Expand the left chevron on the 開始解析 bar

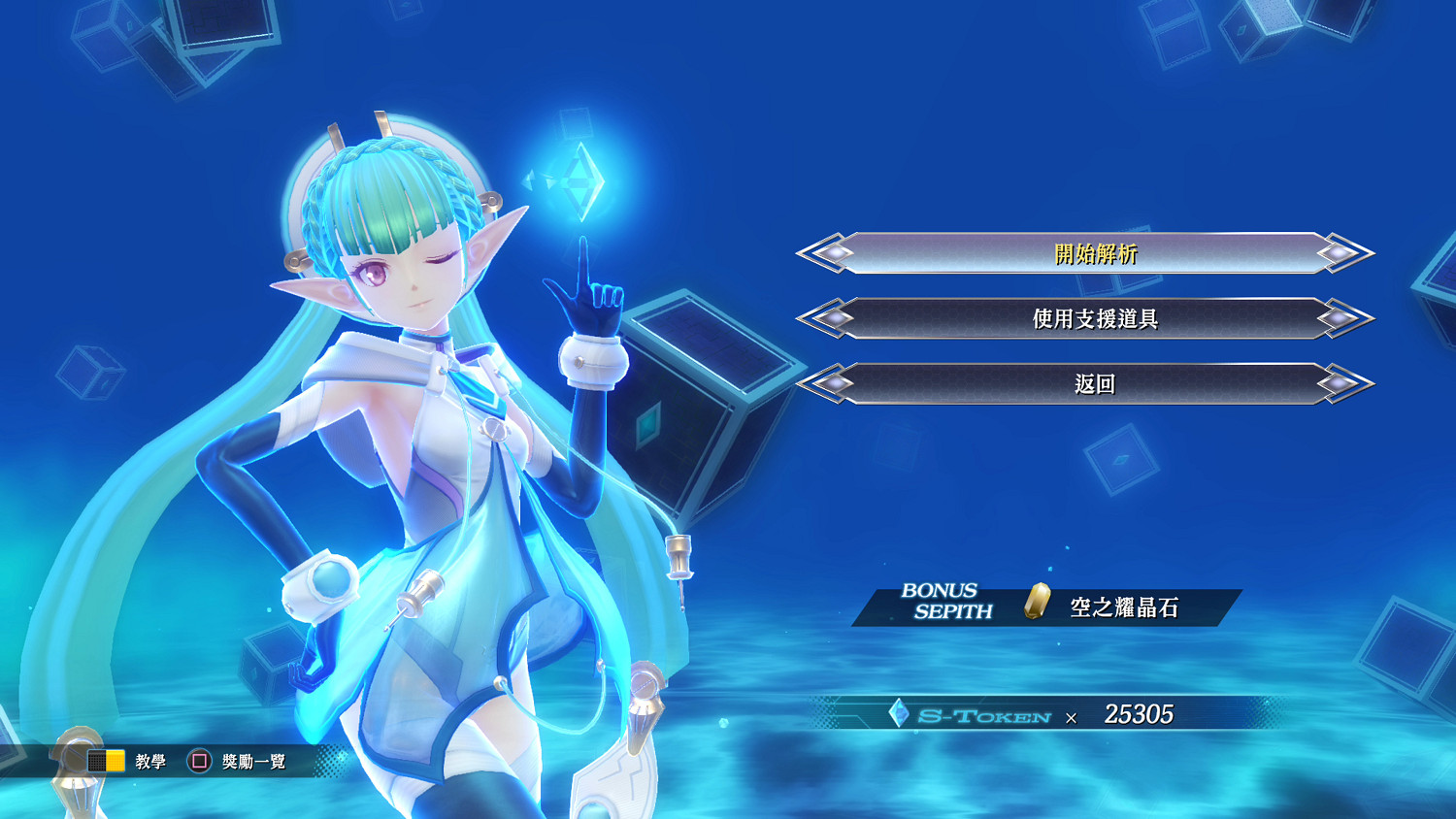click(810, 253)
